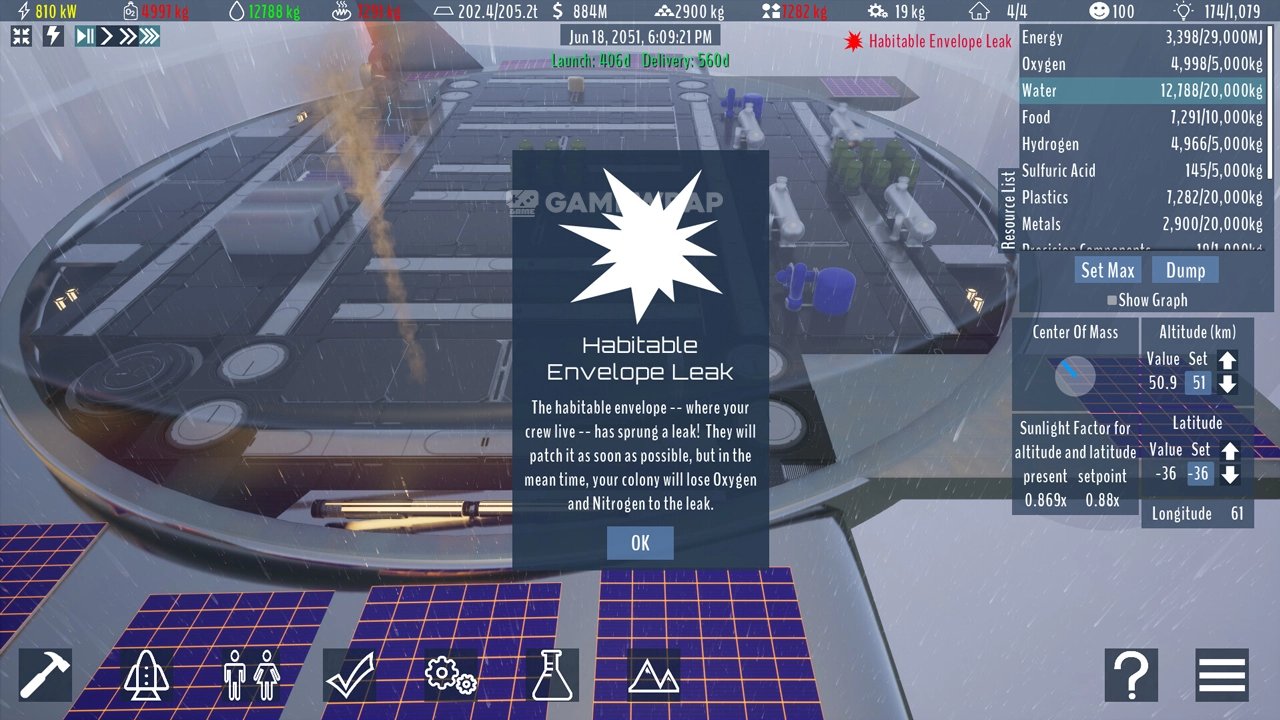Raise altitude setpoint with up arrow
The width and height of the screenshot is (1280, 720).
[x=1228, y=360]
